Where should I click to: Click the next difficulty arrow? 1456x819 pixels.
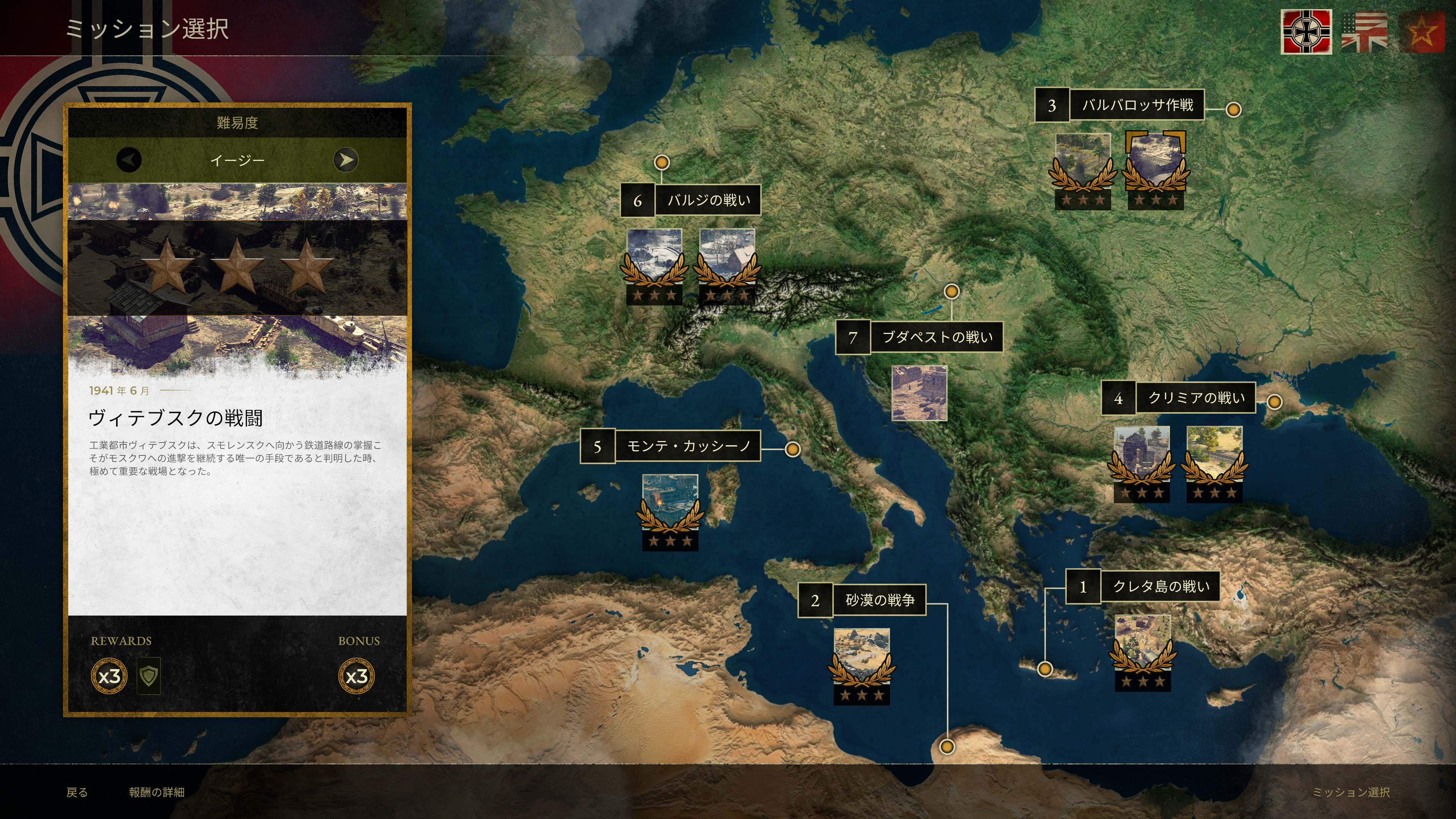(345, 160)
